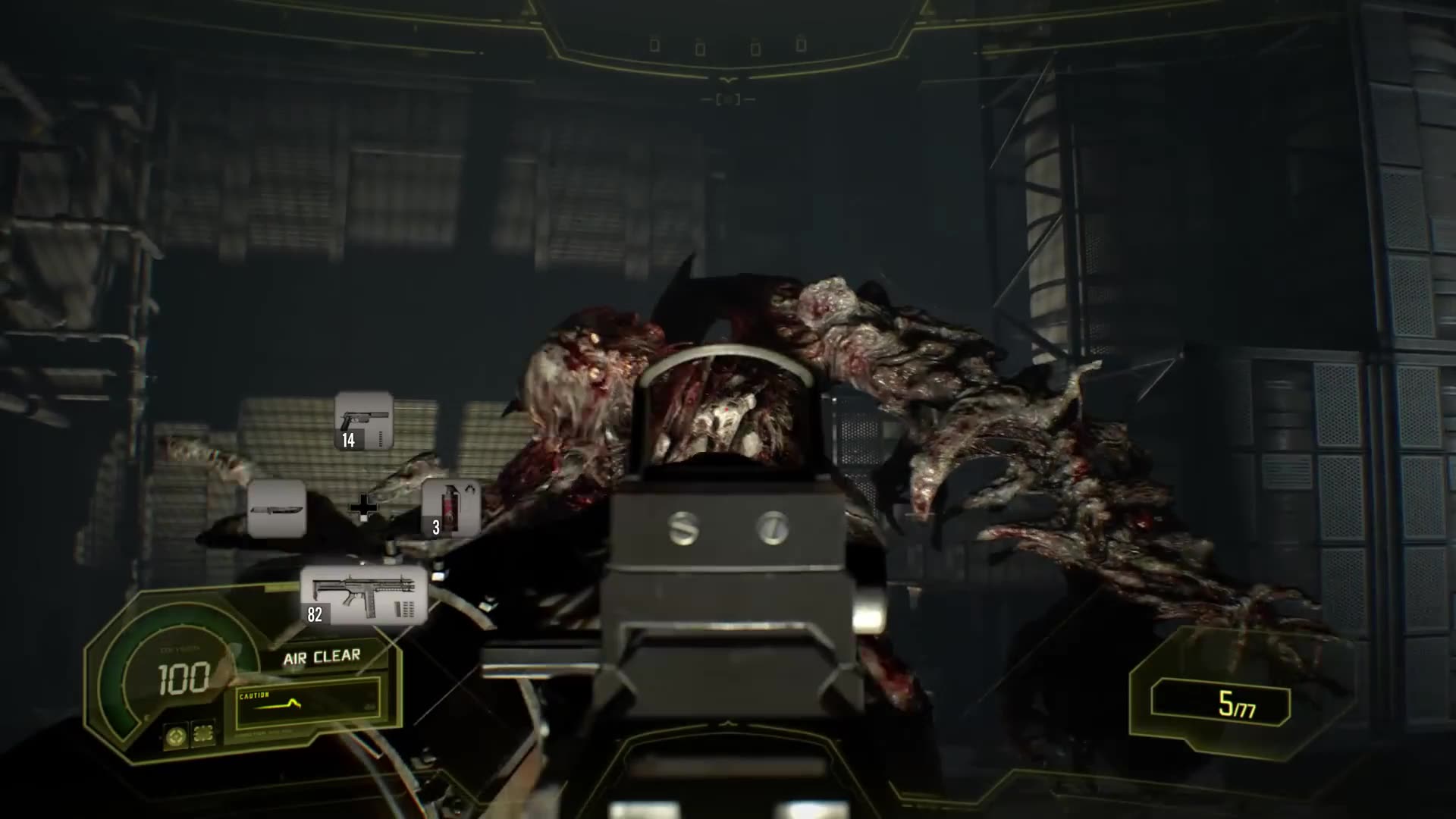Click the crosshair targeting icon on the HUD
The height and width of the screenshot is (819, 1456).
tap(176, 737)
